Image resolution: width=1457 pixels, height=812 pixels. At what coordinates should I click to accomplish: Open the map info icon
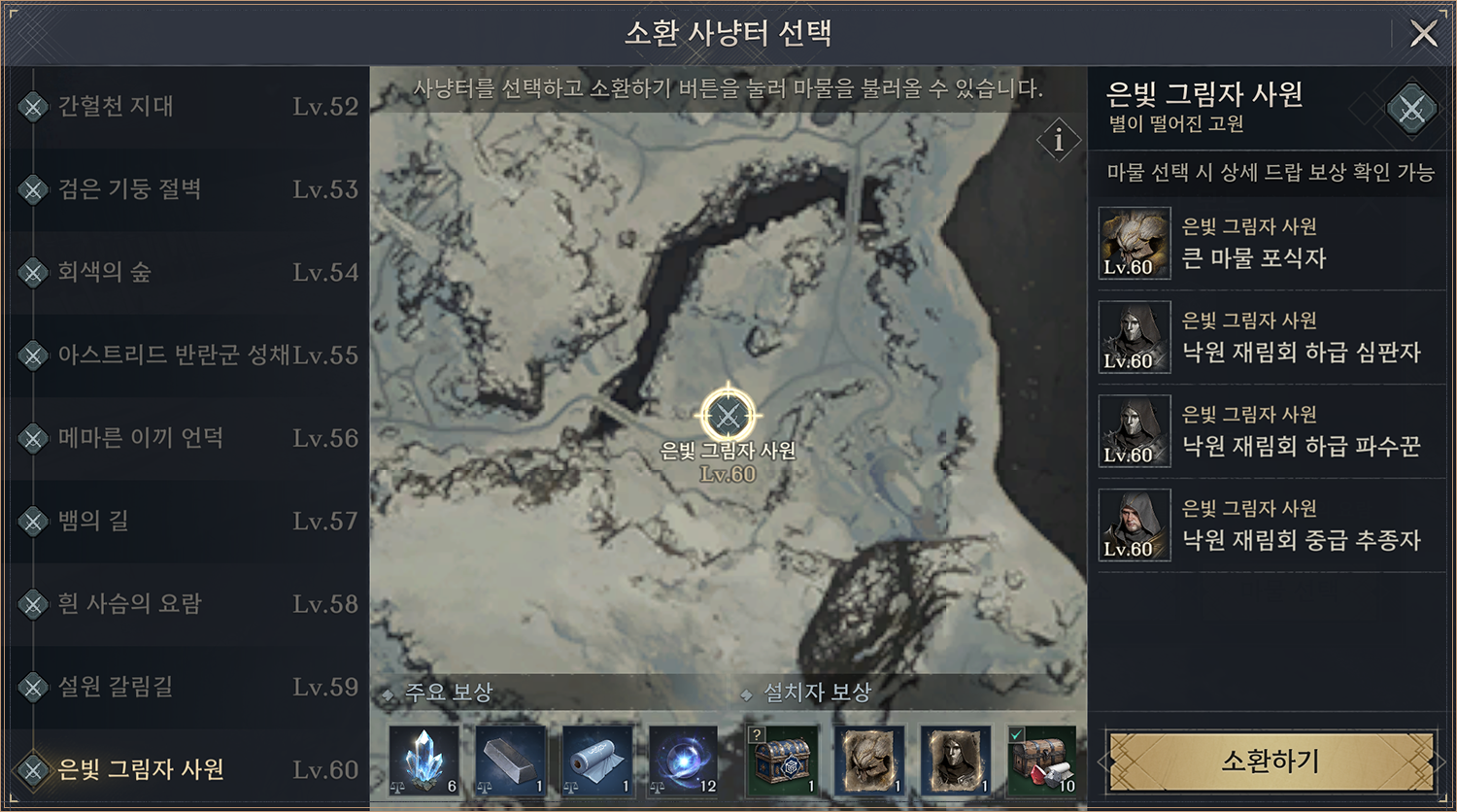(1058, 141)
